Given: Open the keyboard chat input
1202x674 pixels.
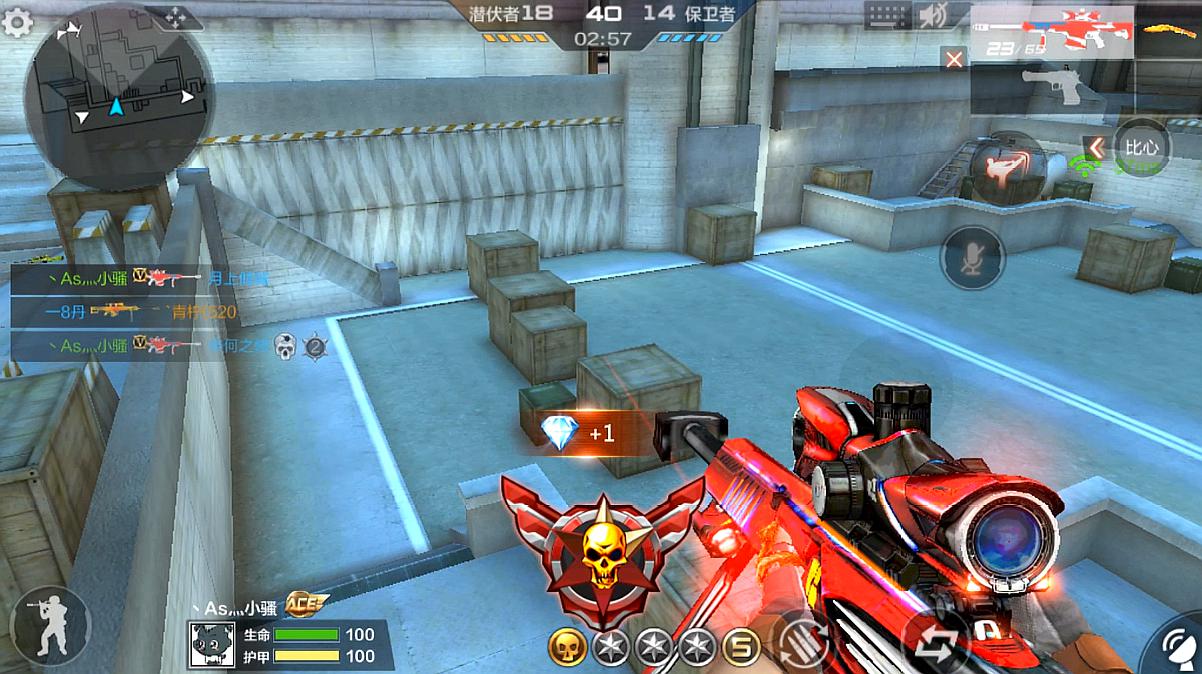Looking at the screenshot, I should (887, 16).
